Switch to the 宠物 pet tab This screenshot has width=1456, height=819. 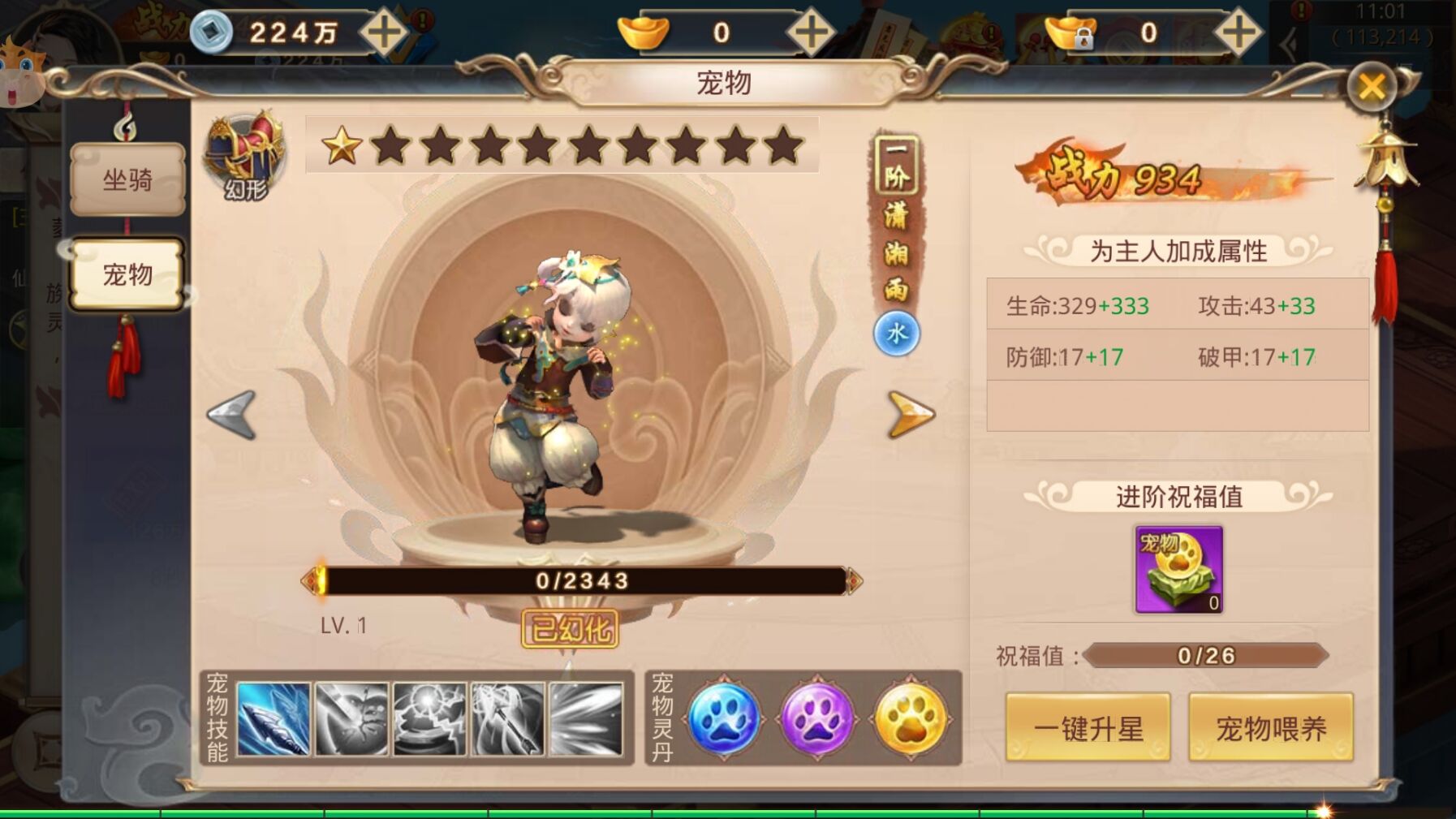click(x=127, y=274)
